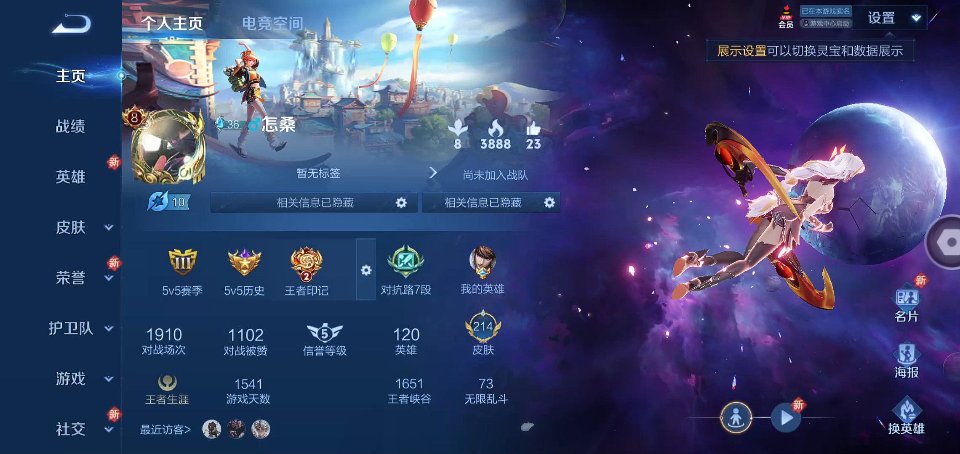Open the 英雄 sidebar section
This screenshot has width=960, height=454.
point(70,176)
